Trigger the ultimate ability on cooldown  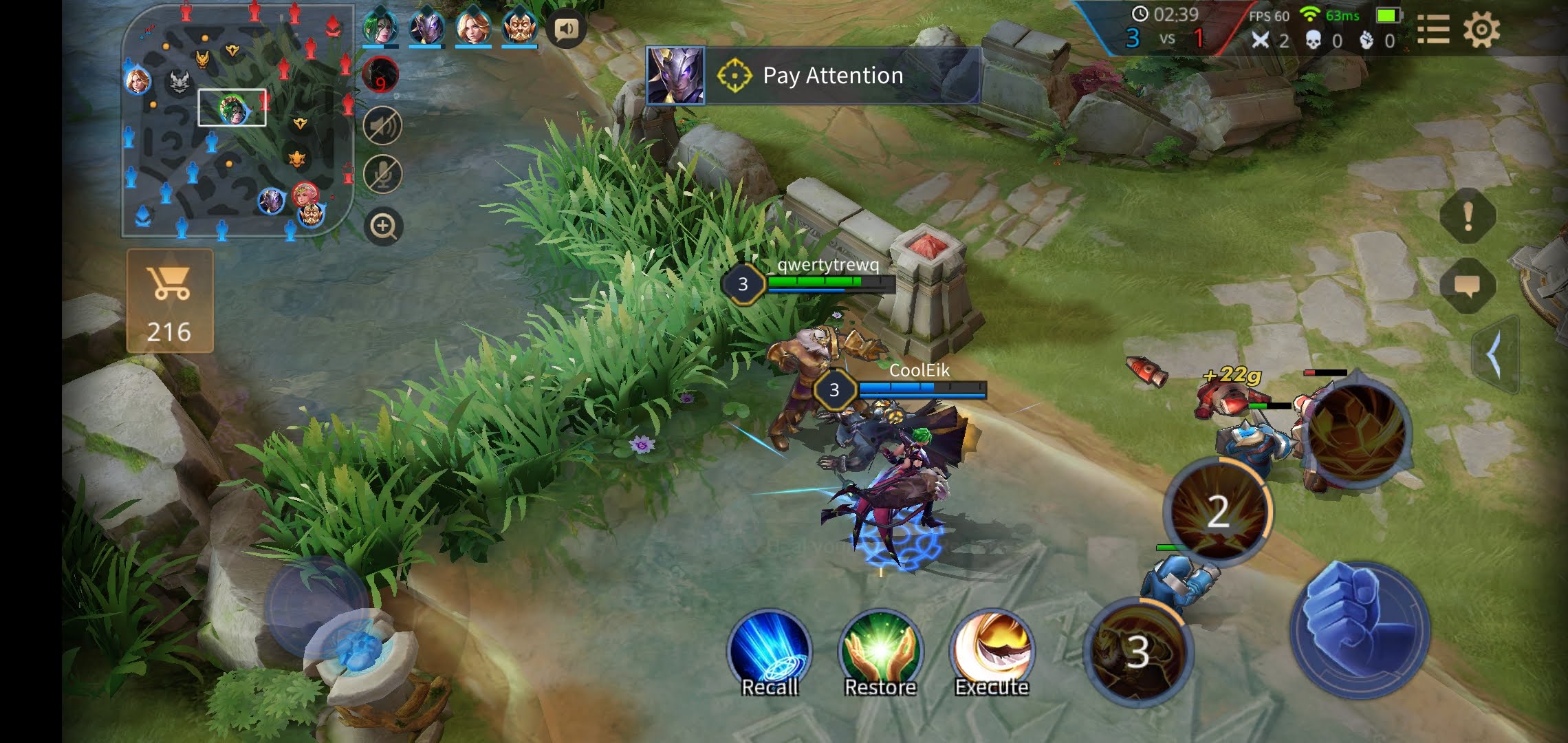click(1137, 651)
